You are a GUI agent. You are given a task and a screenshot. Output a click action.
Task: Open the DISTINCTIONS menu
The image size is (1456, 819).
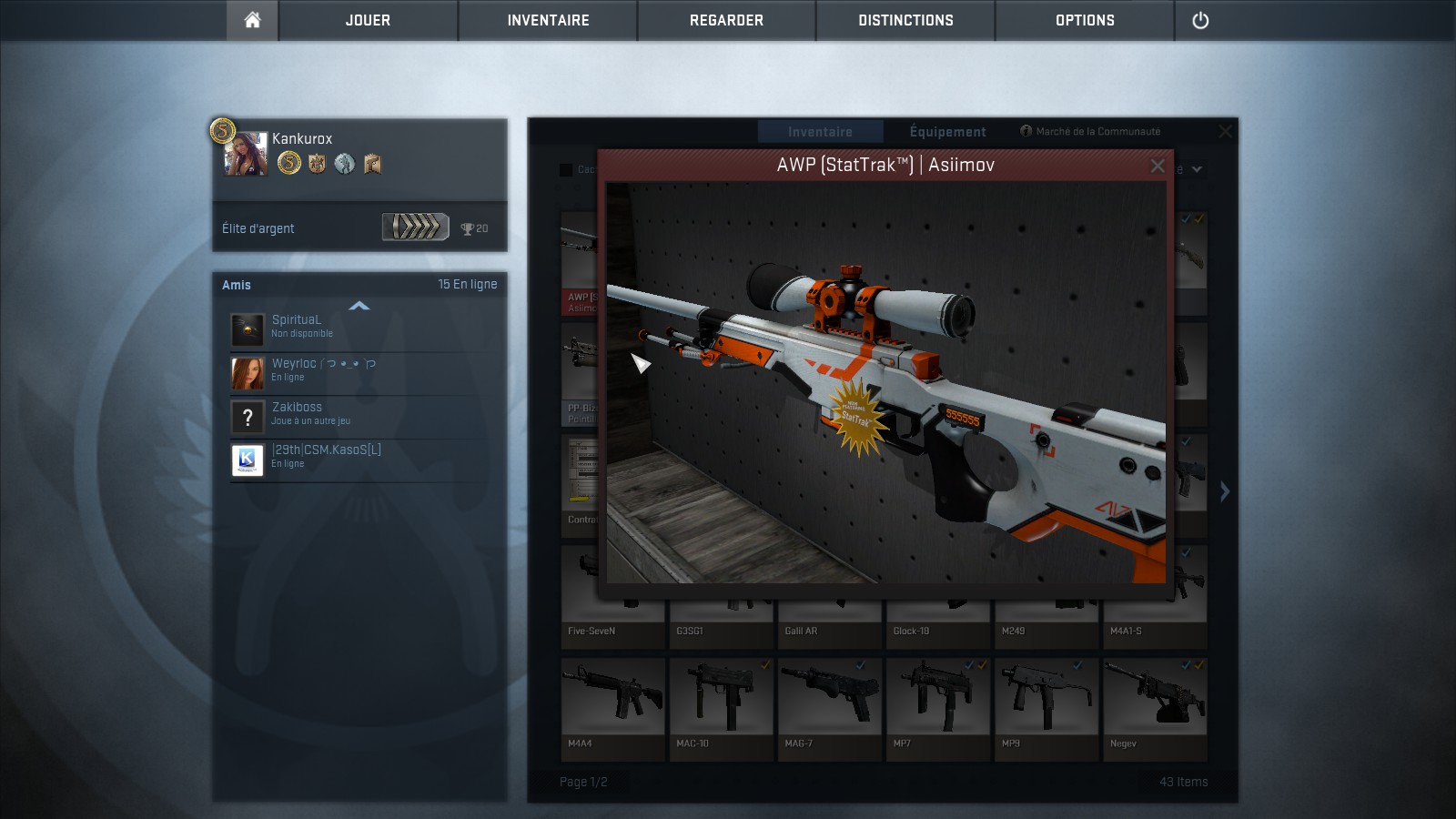click(905, 20)
